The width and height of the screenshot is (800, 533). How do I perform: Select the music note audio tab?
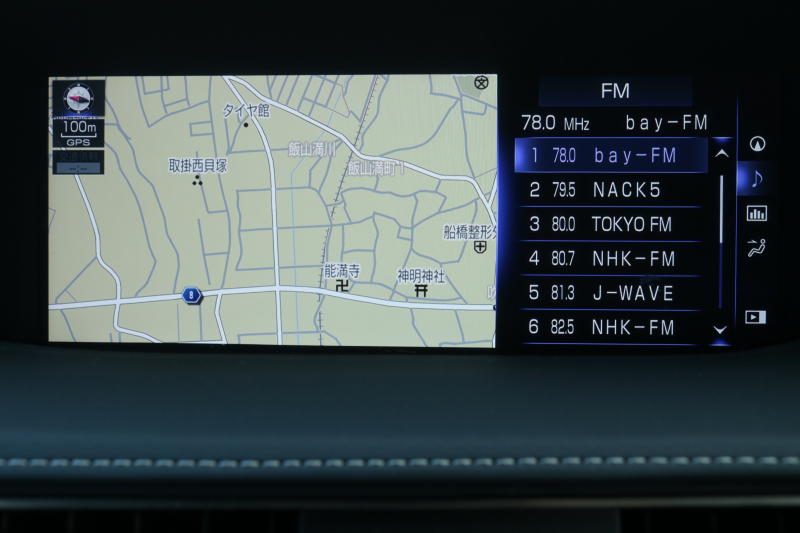click(757, 179)
